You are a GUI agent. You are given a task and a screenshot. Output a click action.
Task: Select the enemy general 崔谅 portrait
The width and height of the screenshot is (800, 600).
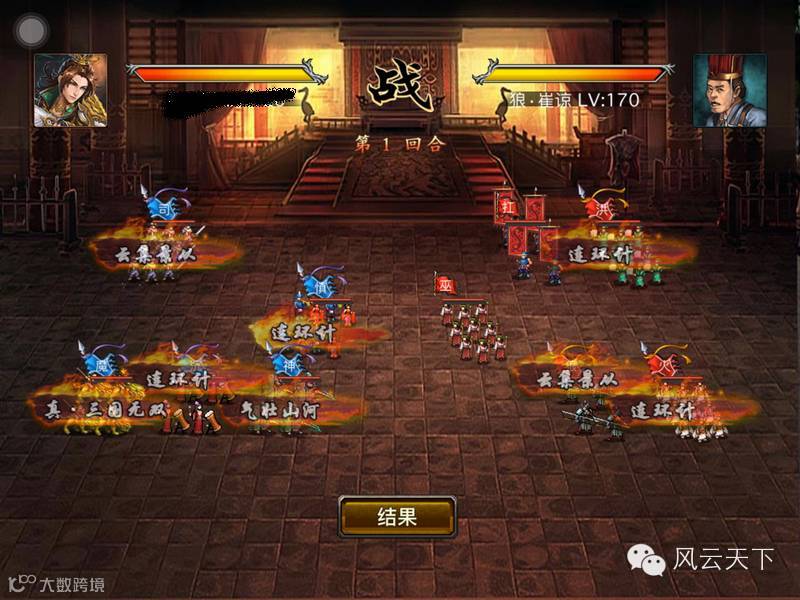pos(729,90)
